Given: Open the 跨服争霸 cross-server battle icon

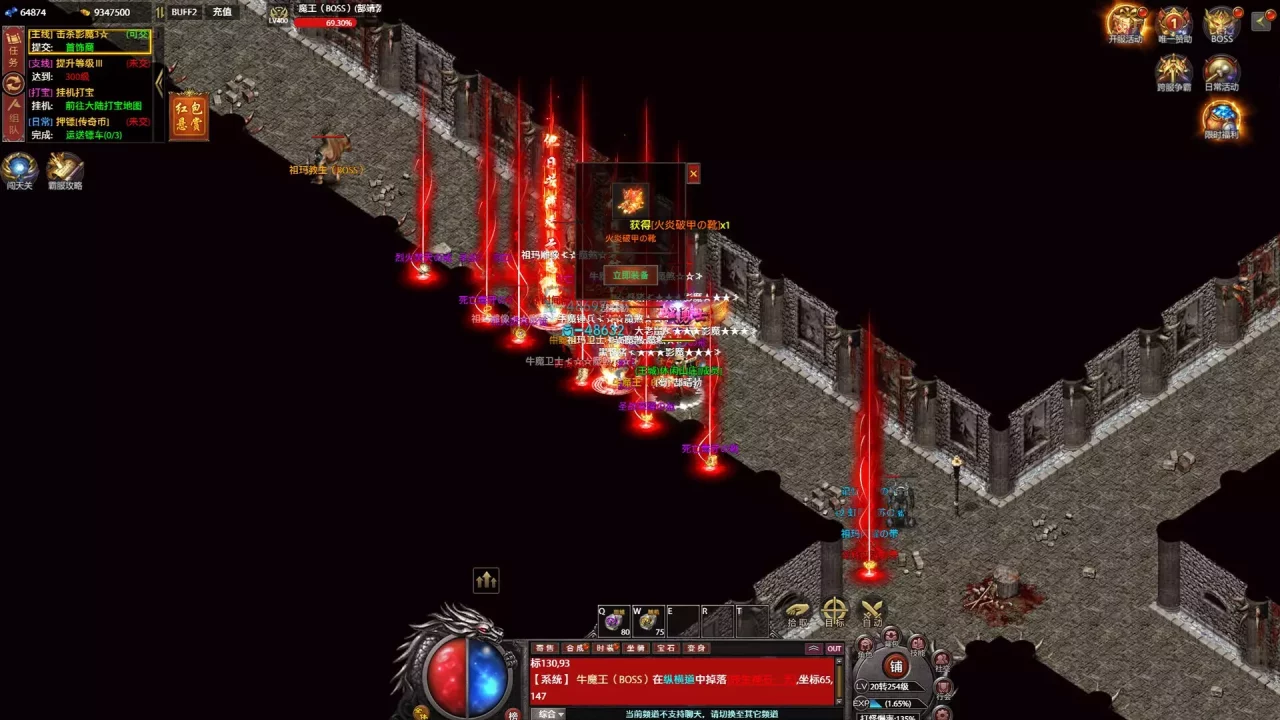Looking at the screenshot, I should click(x=1174, y=72).
